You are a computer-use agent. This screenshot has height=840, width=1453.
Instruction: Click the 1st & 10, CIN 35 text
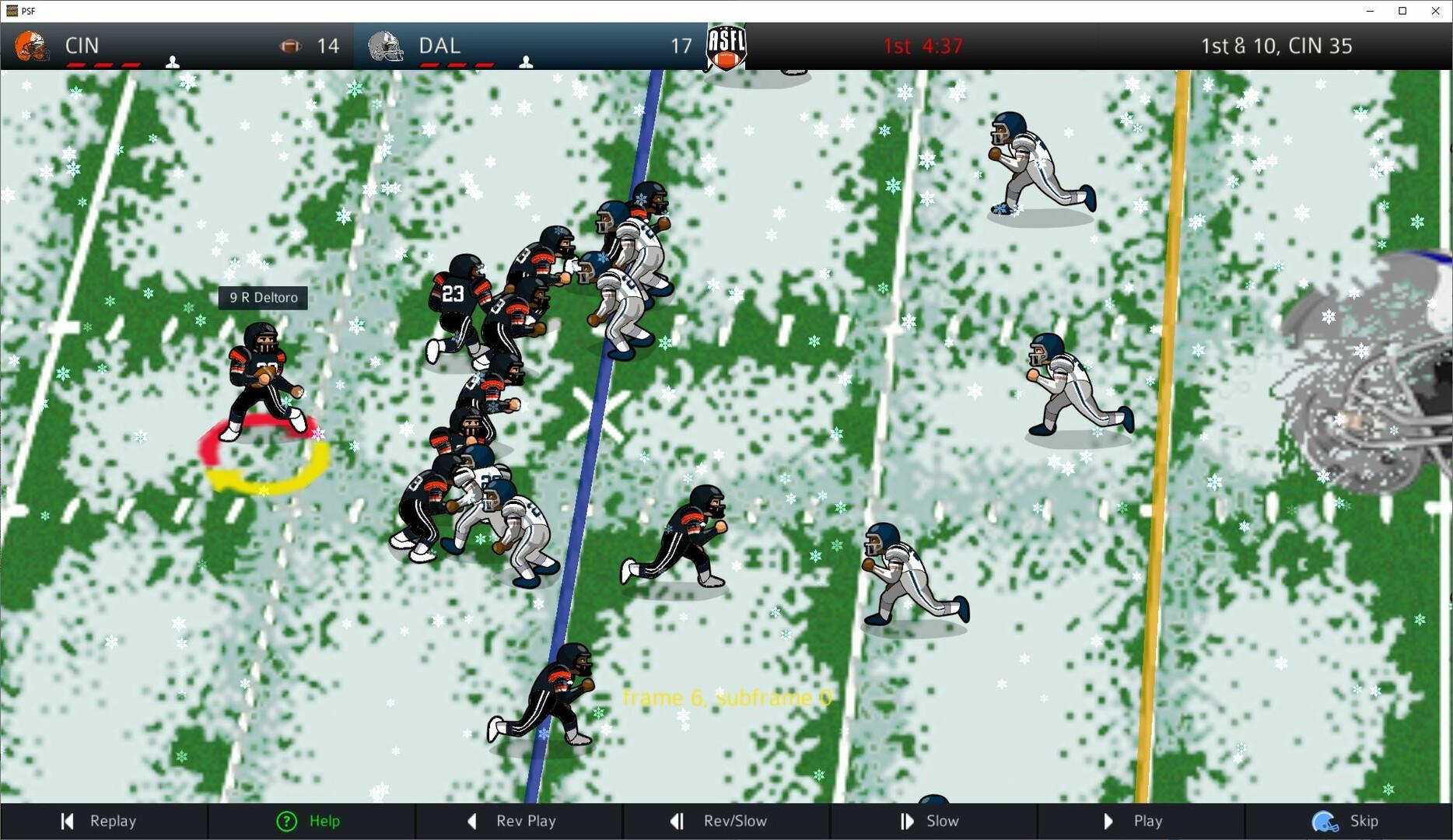point(1276,46)
